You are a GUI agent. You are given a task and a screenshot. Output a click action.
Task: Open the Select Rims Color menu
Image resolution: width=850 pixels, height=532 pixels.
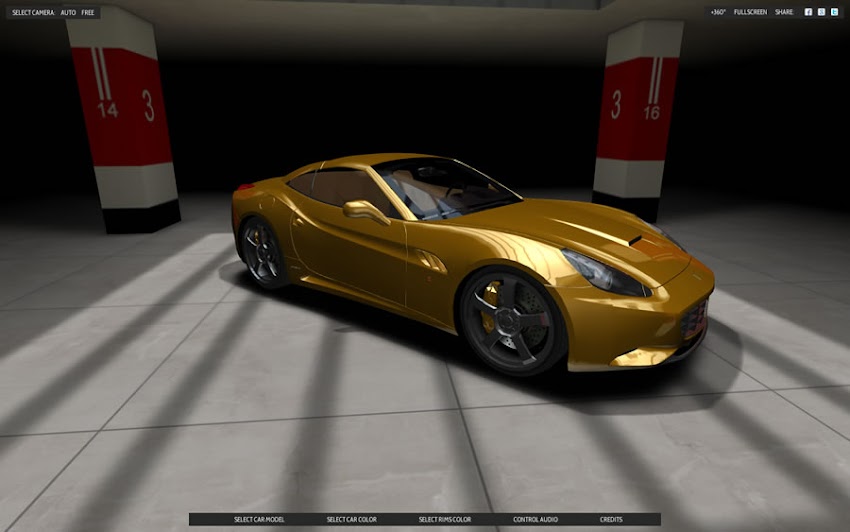click(444, 519)
